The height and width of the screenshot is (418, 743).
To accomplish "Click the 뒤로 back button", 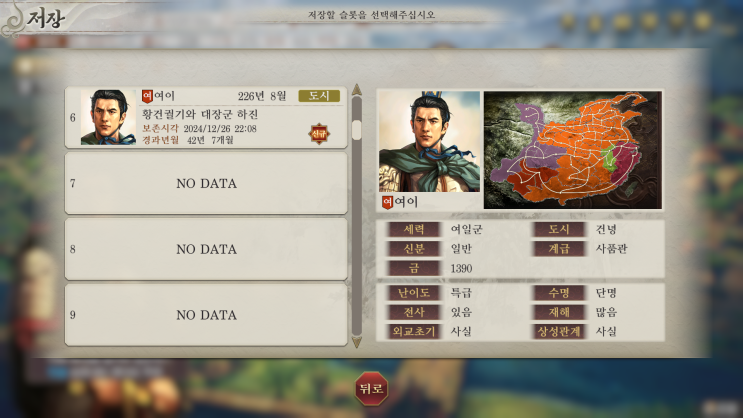I will (371, 389).
